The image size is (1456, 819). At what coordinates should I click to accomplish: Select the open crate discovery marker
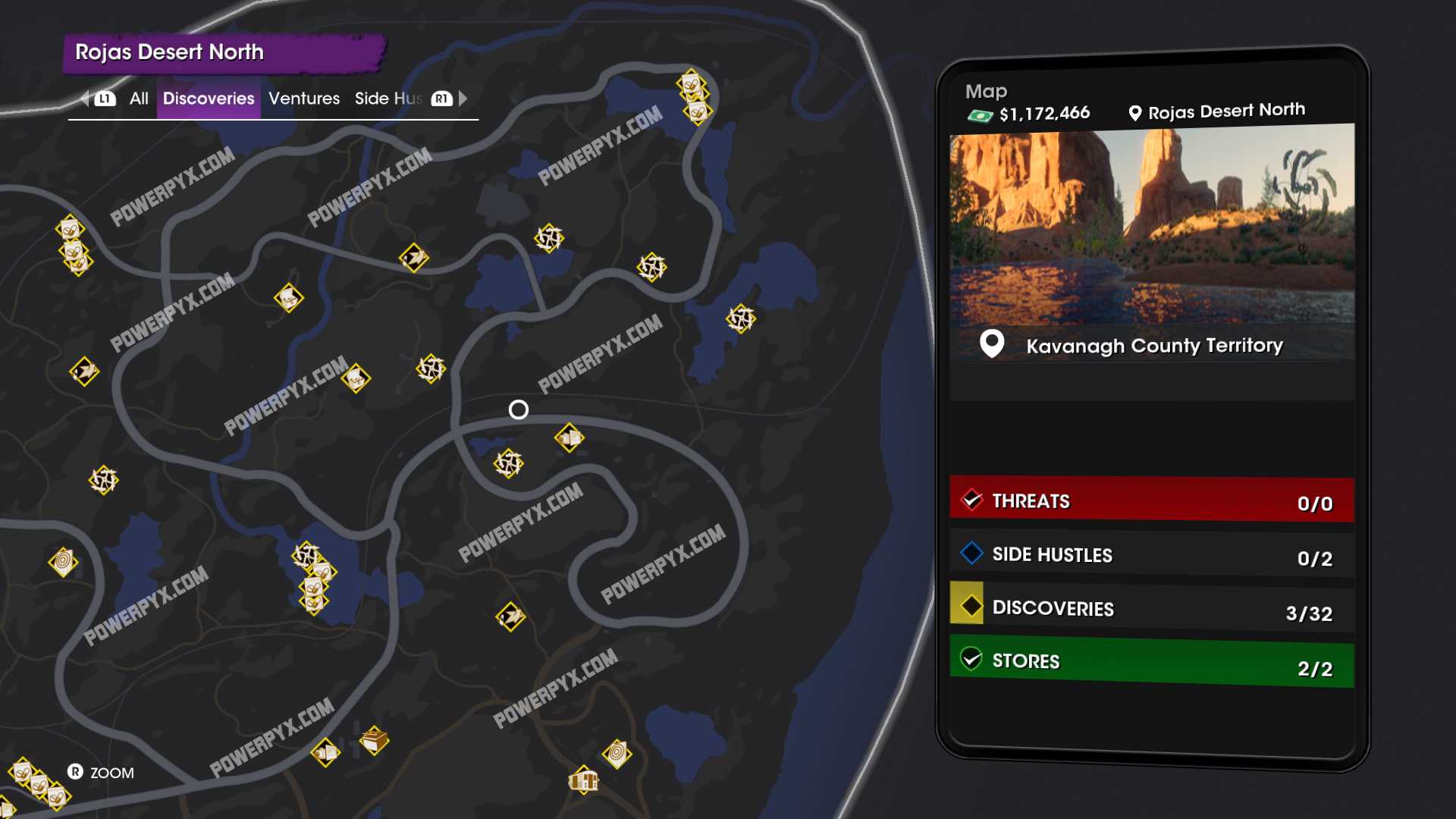(x=374, y=739)
